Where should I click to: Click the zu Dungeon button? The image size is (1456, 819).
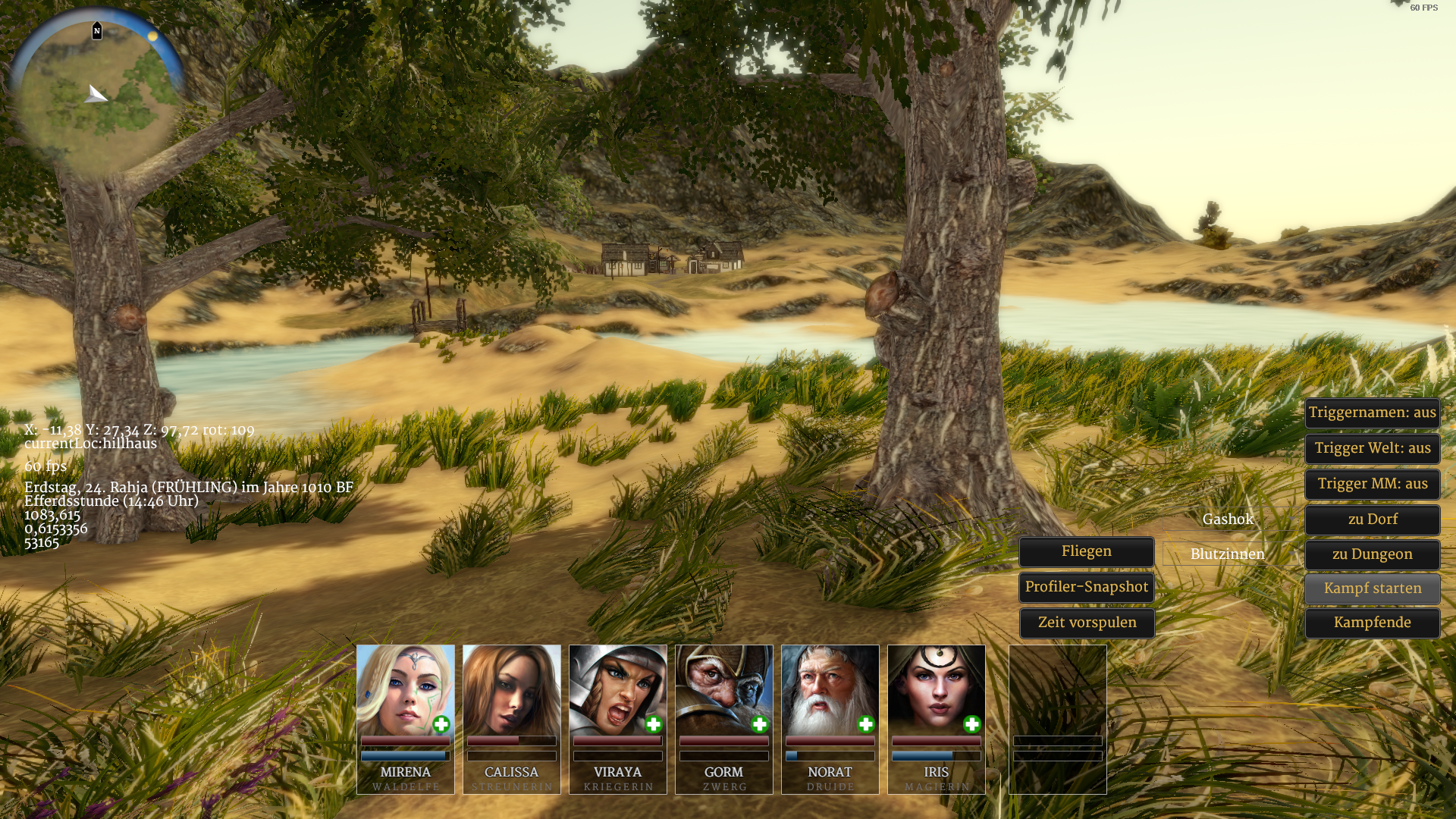tap(1372, 555)
